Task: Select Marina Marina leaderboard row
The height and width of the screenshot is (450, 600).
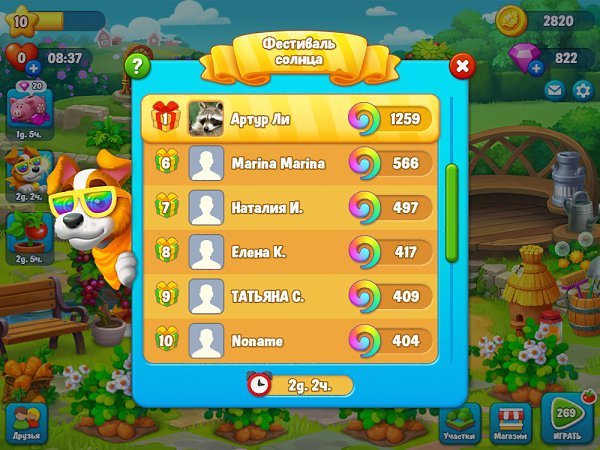Action: point(290,164)
